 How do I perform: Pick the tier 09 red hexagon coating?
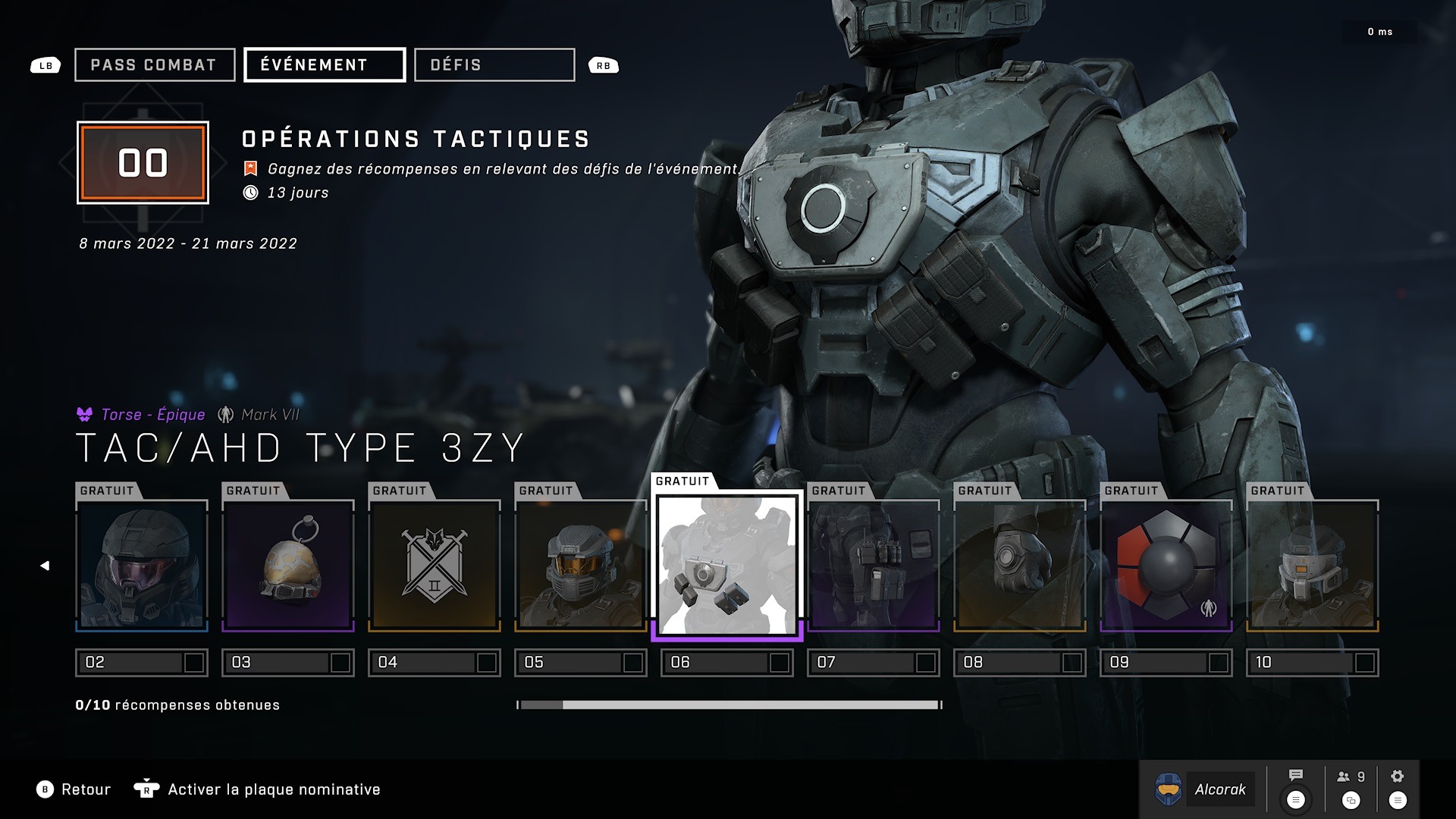click(x=1166, y=566)
